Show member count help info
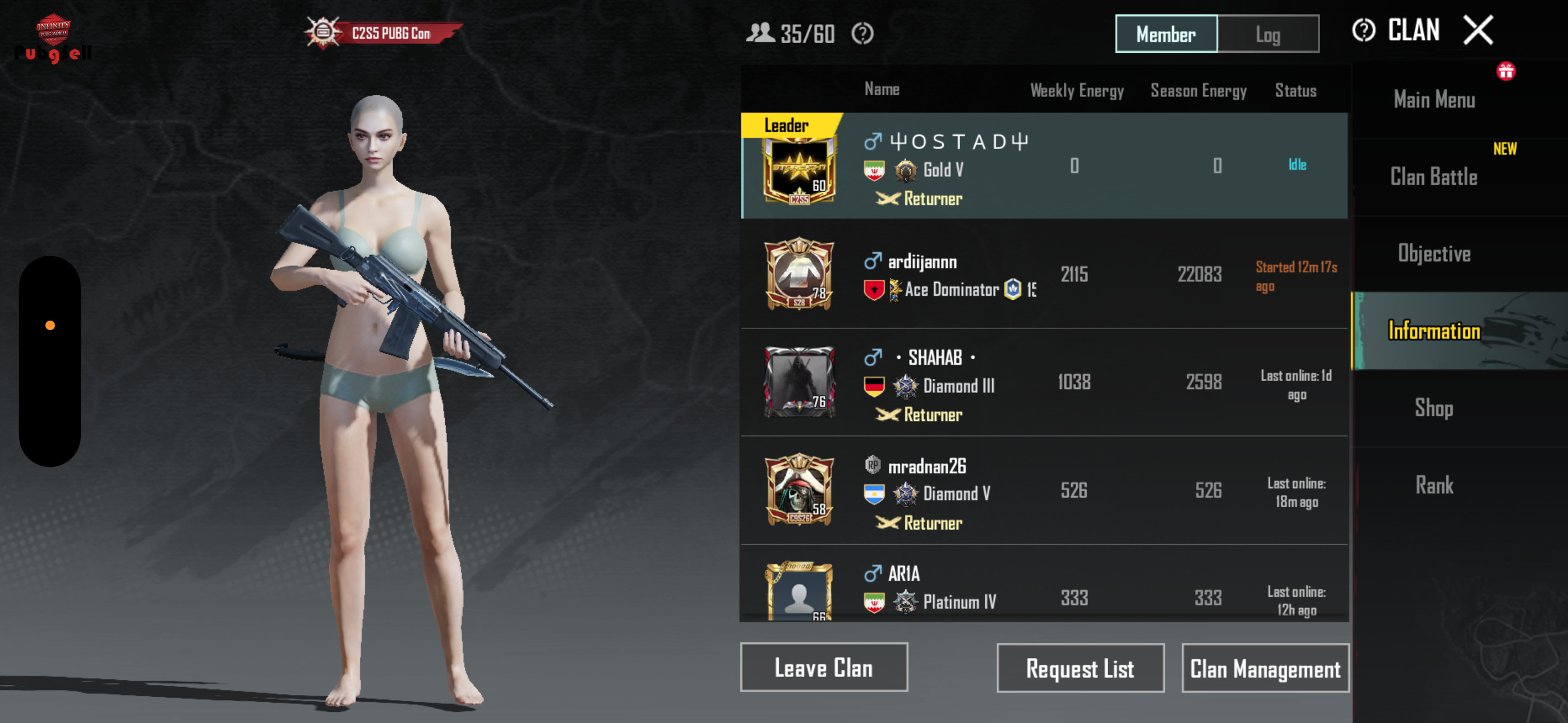Screen dimensions: 1568x723 coord(862,34)
